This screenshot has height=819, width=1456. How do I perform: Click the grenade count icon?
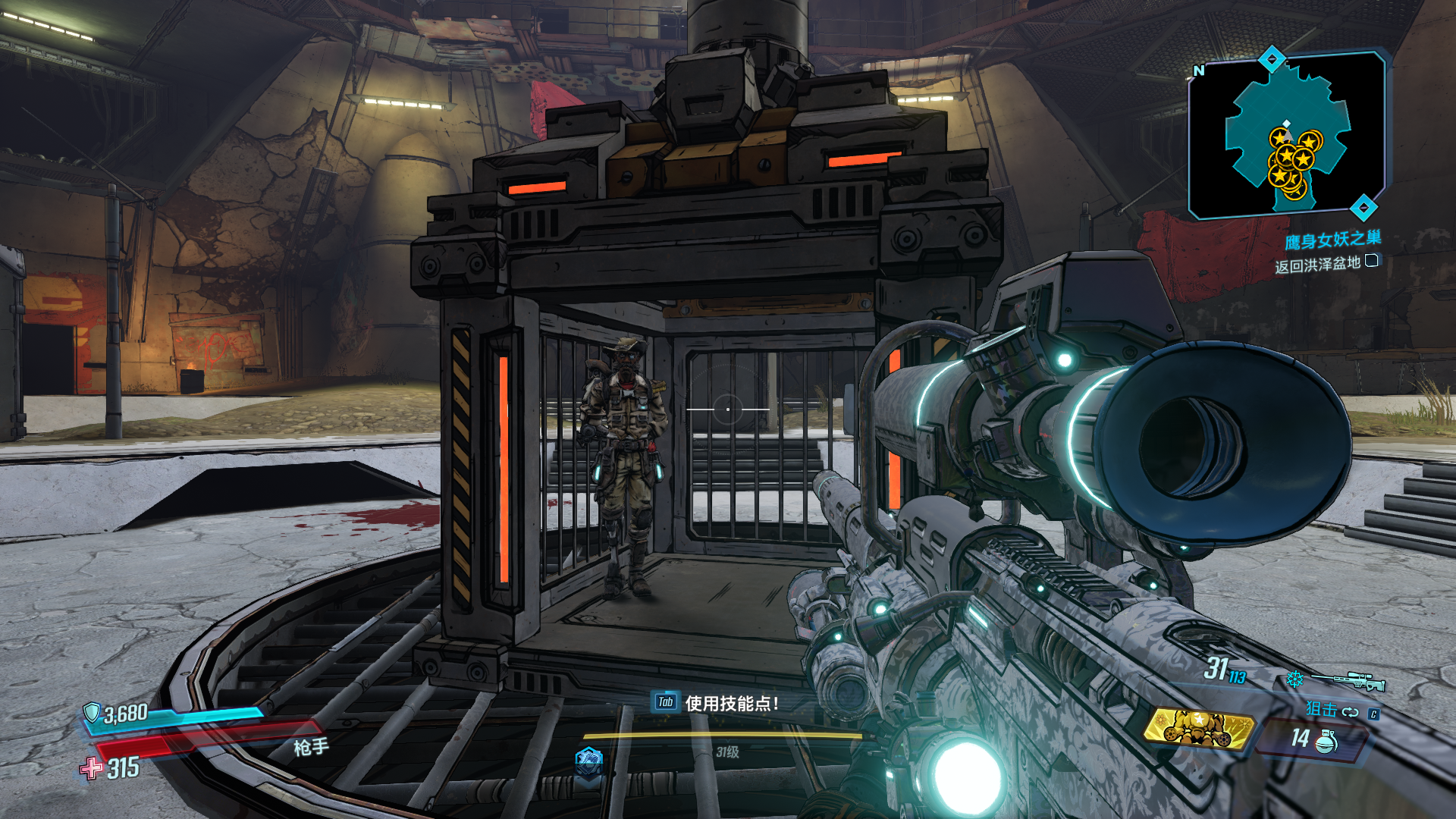[x=1326, y=740]
